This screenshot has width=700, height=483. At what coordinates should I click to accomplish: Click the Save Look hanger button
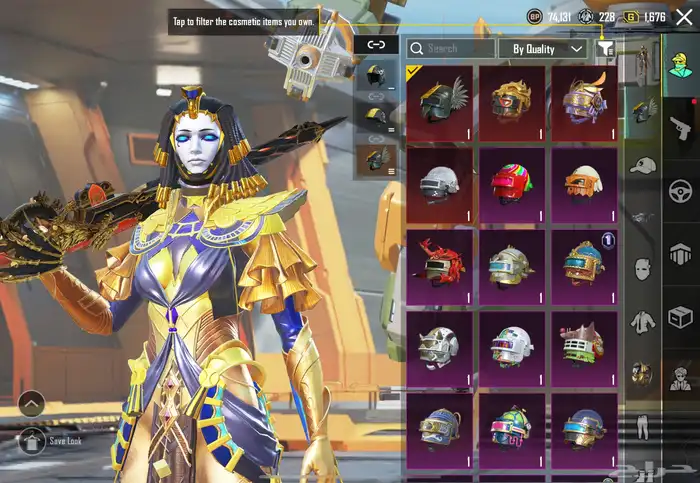coord(31,440)
